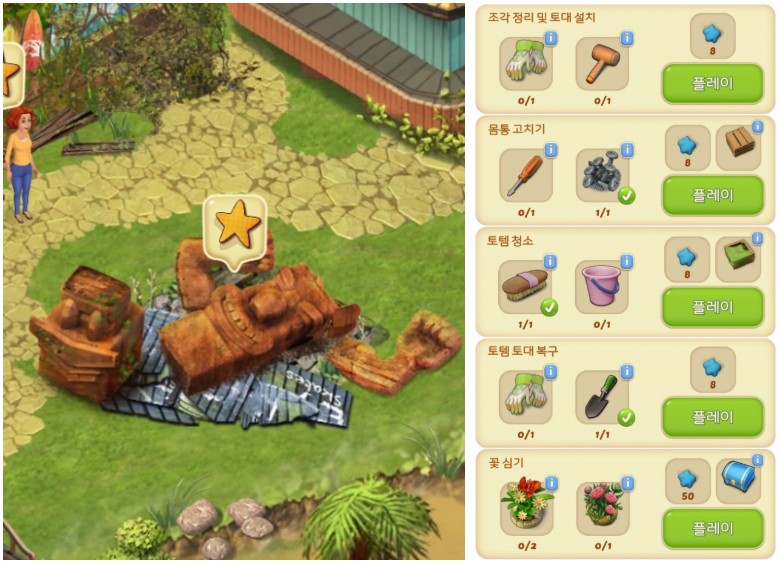The width and height of the screenshot is (781, 563).
Task: Tap the star marker above the broken totem
Action: coord(237,226)
